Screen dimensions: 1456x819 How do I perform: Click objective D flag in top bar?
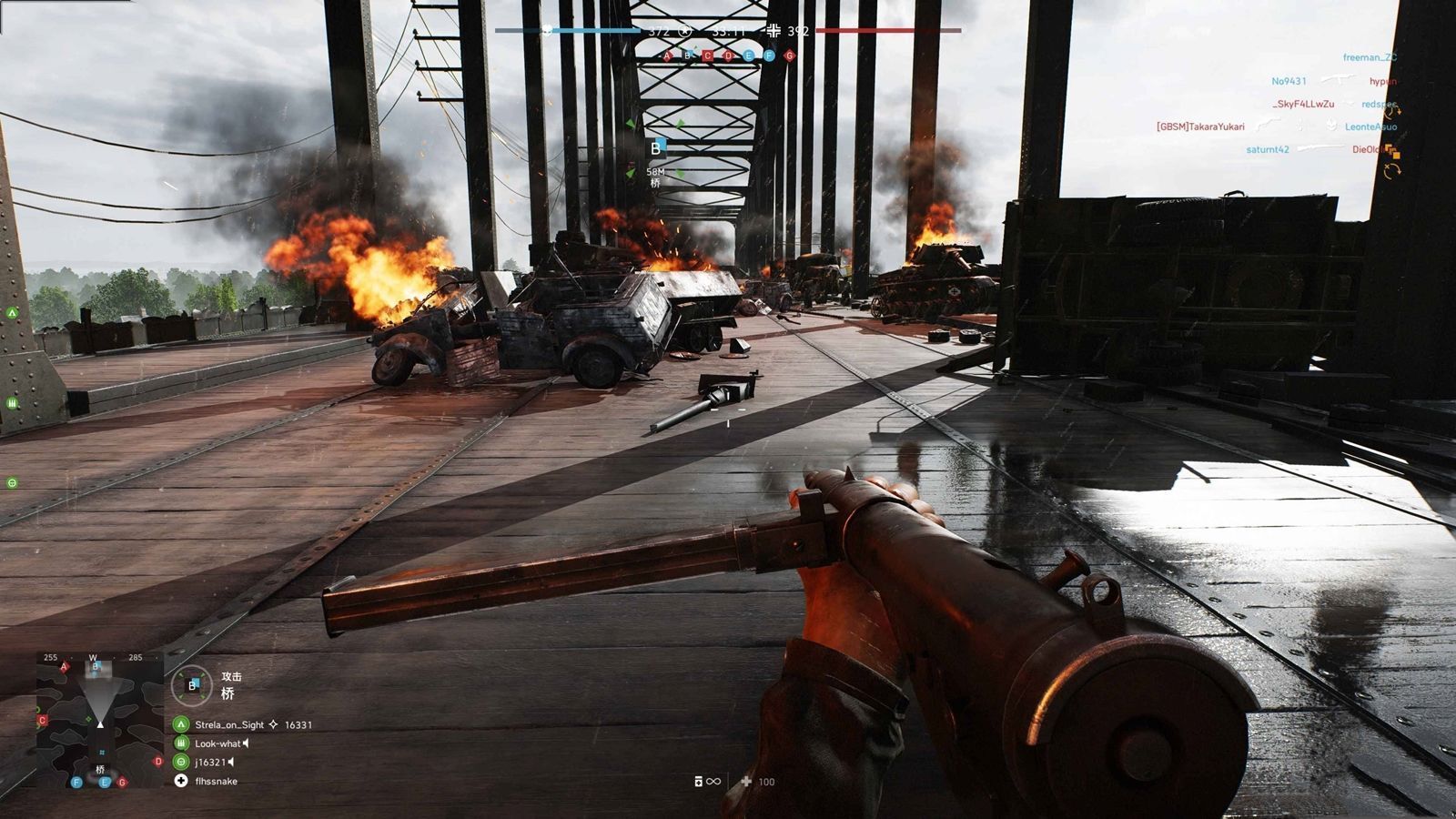coord(728,56)
